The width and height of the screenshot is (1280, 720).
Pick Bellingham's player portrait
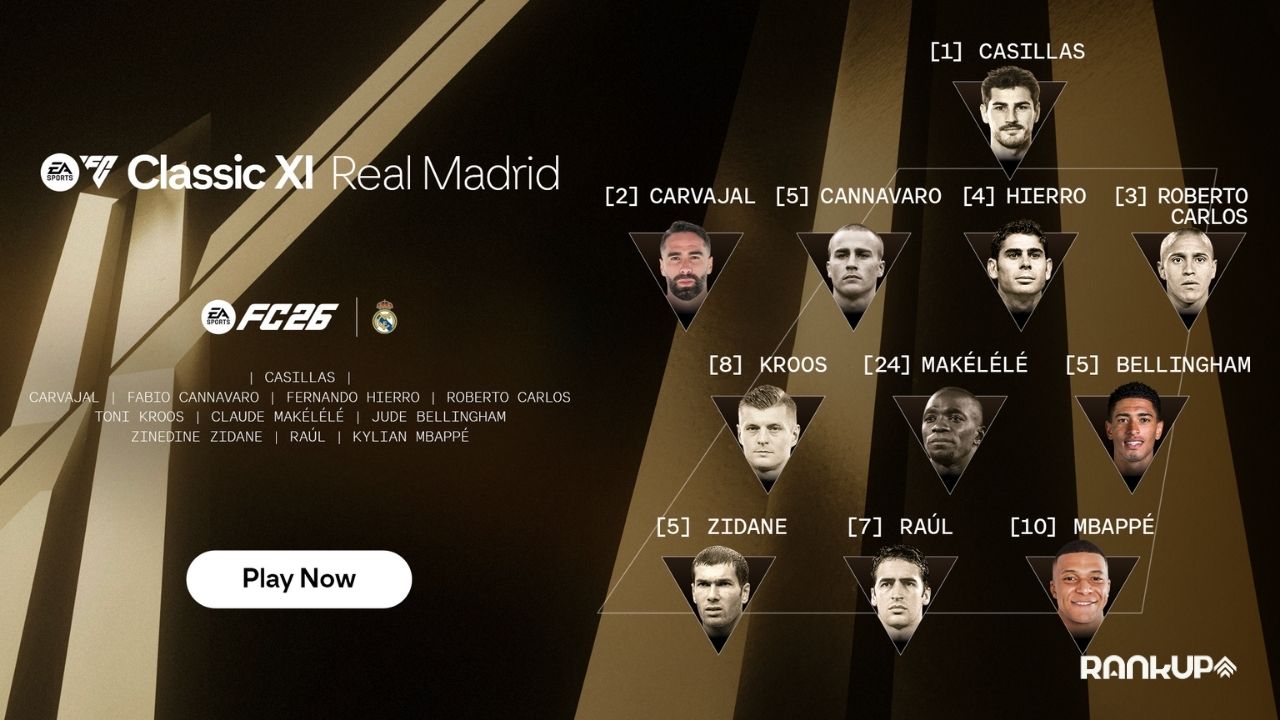coord(1133,428)
